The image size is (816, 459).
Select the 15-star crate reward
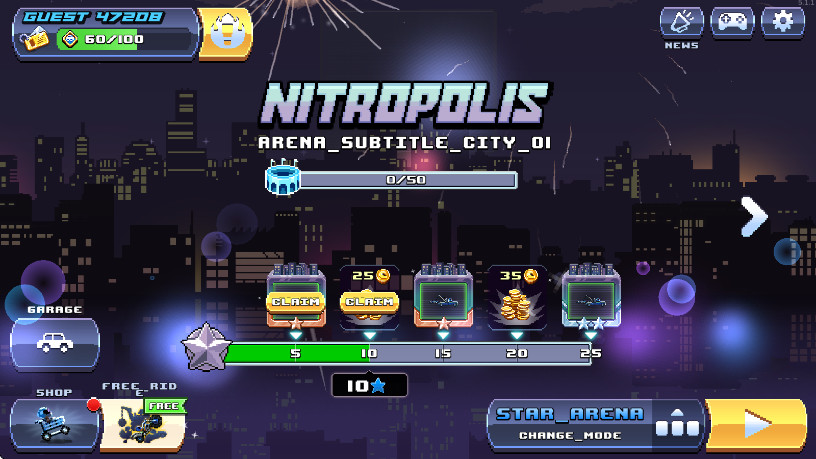tap(443, 297)
